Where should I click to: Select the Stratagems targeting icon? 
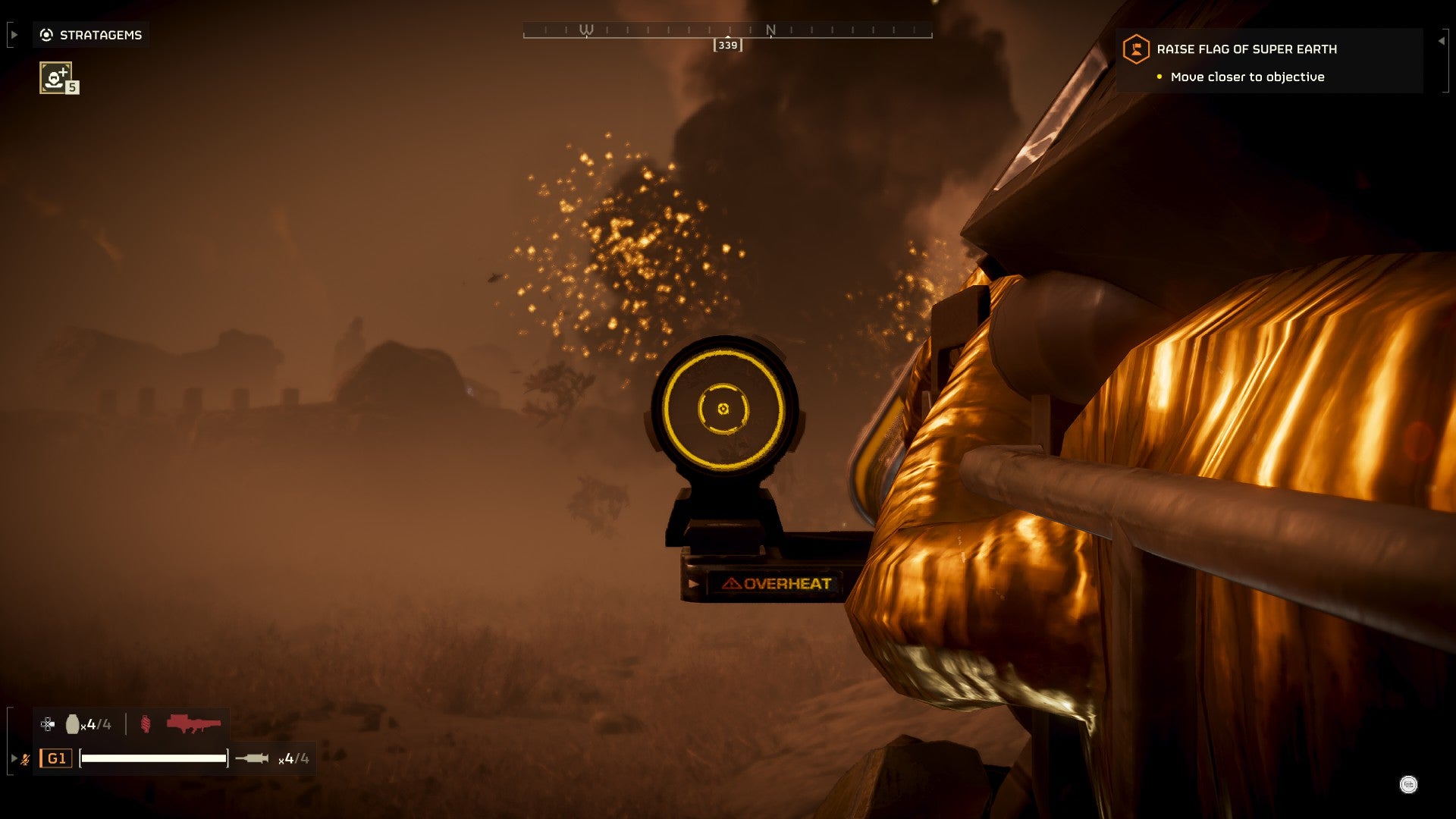coord(46,35)
